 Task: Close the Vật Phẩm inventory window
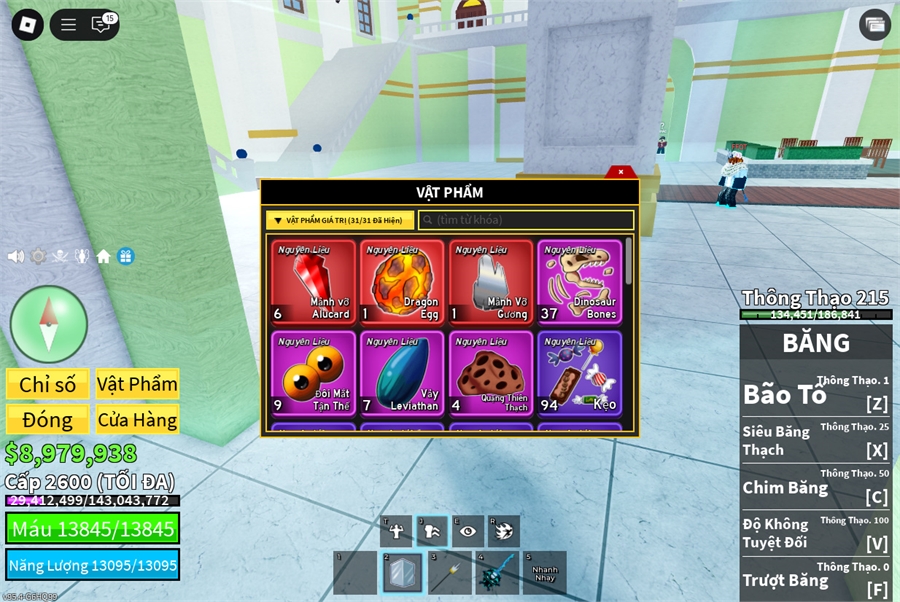pyautogui.click(x=621, y=172)
